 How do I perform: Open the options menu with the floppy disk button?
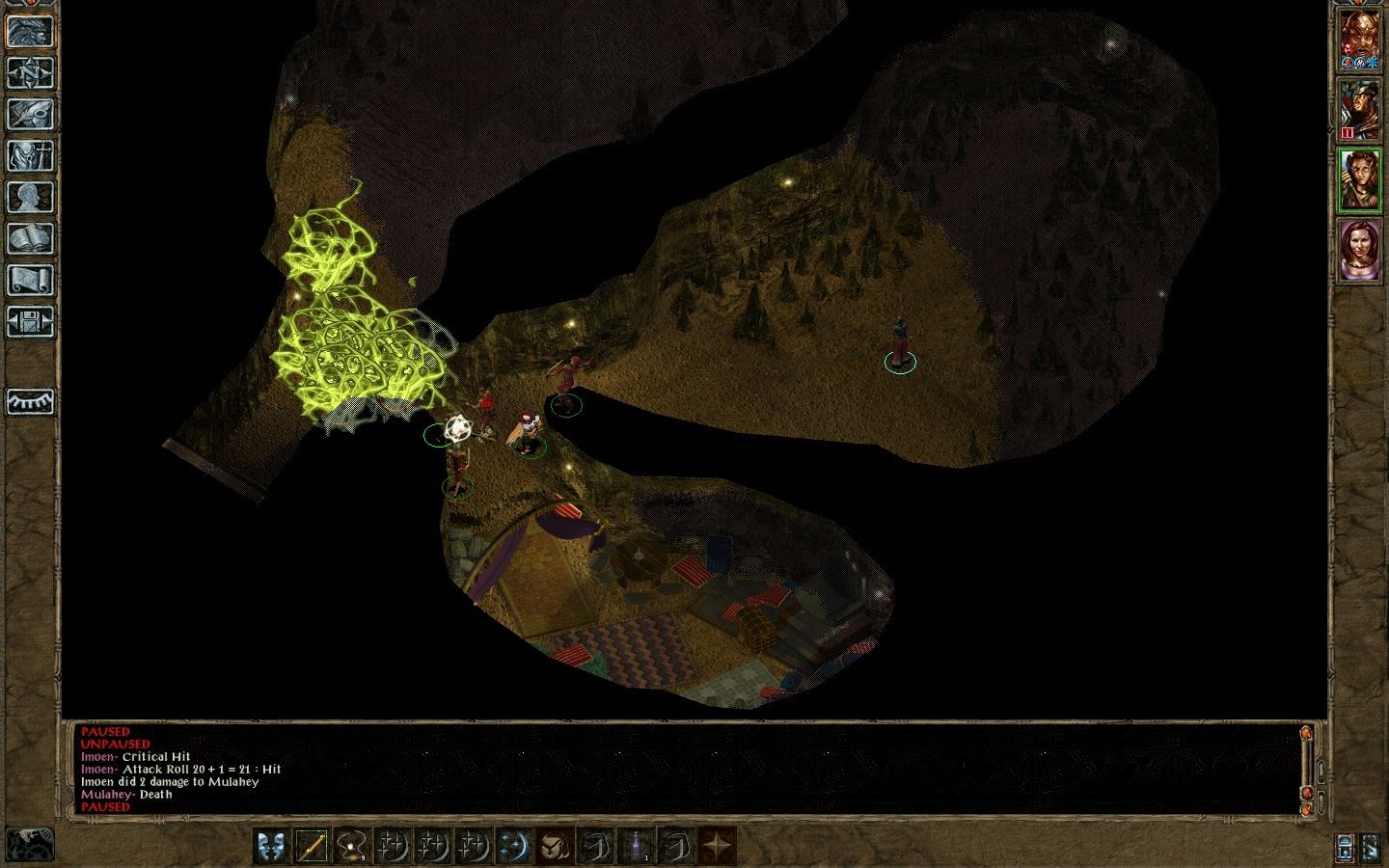click(x=30, y=321)
